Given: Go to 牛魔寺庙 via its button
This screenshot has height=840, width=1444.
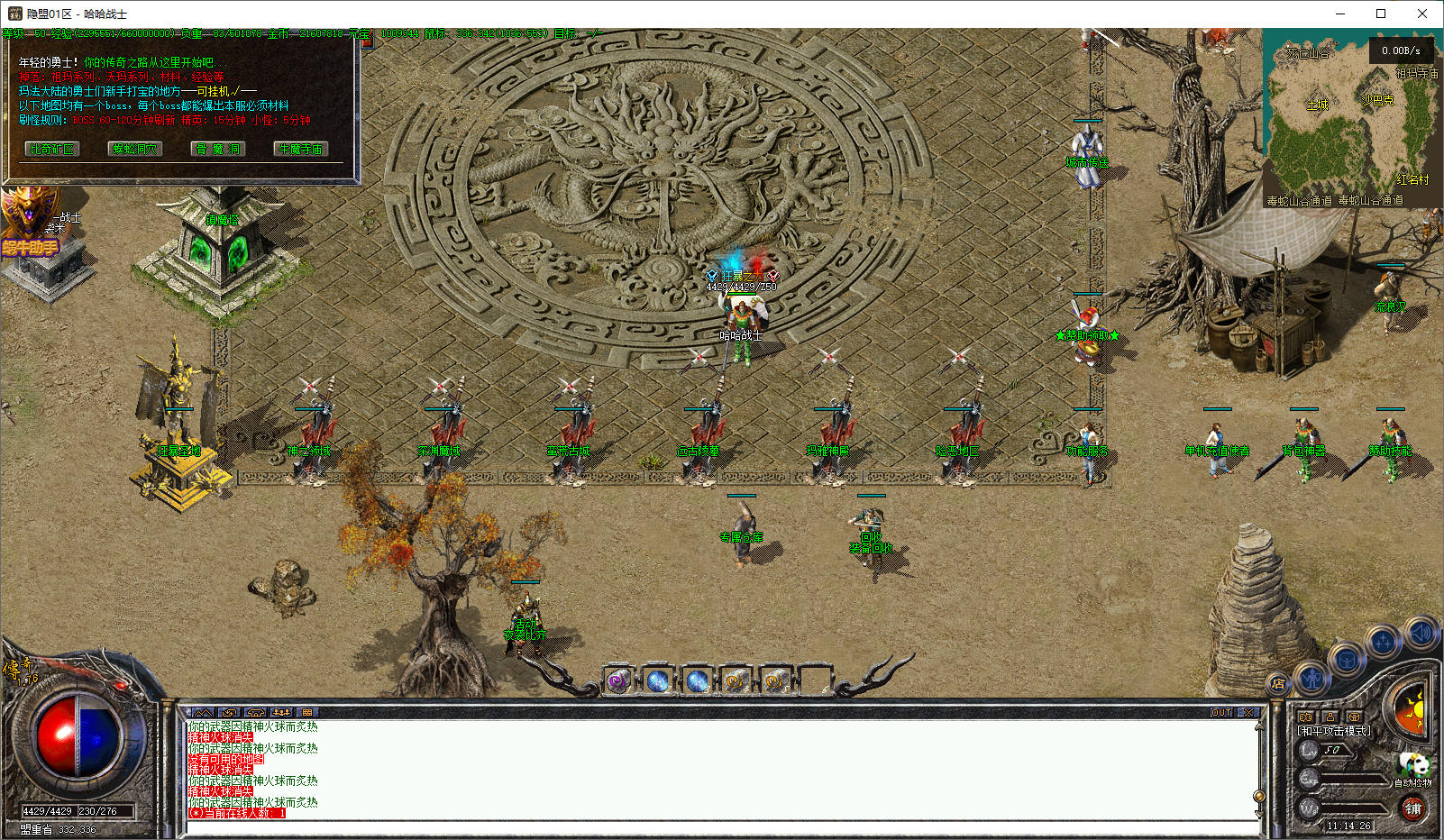Looking at the screenshot, I should [x=300, y=149].
